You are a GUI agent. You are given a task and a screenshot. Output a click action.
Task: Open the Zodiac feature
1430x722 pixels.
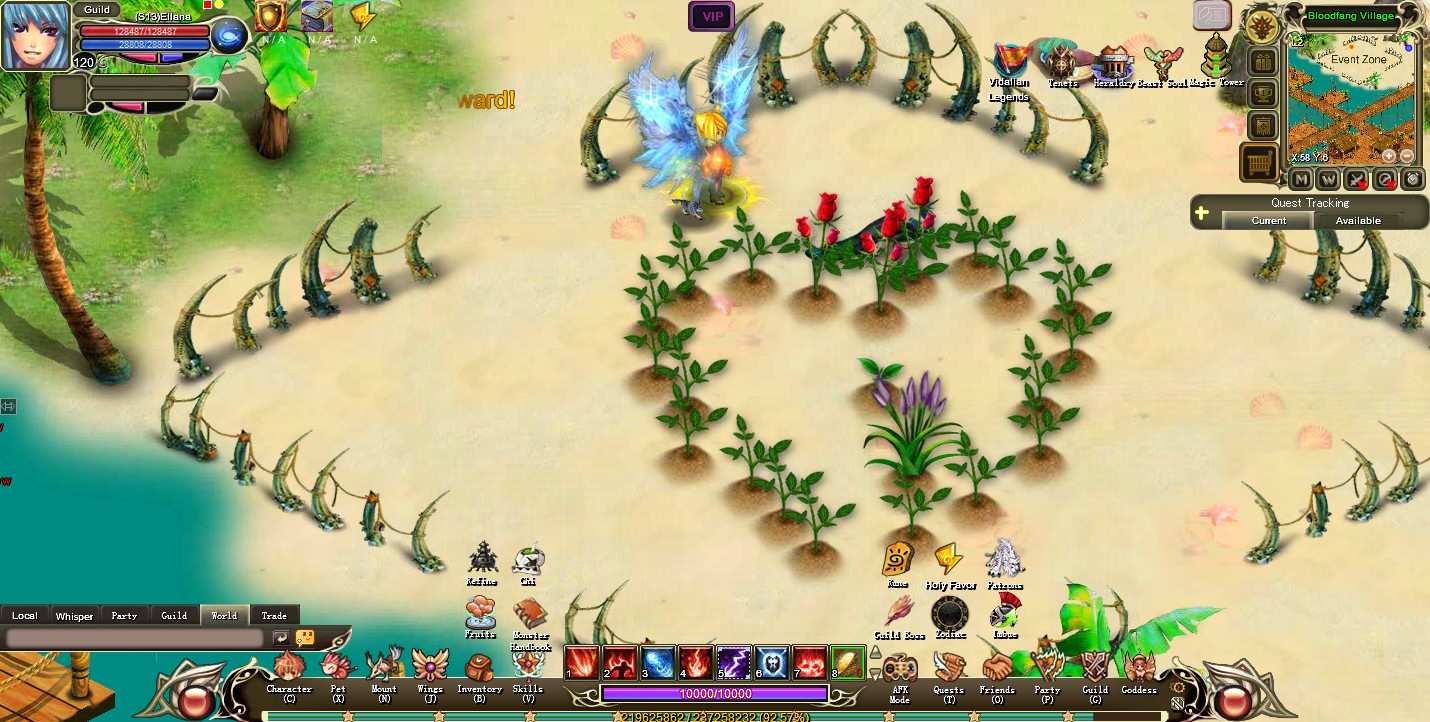[x=949, y=613]
